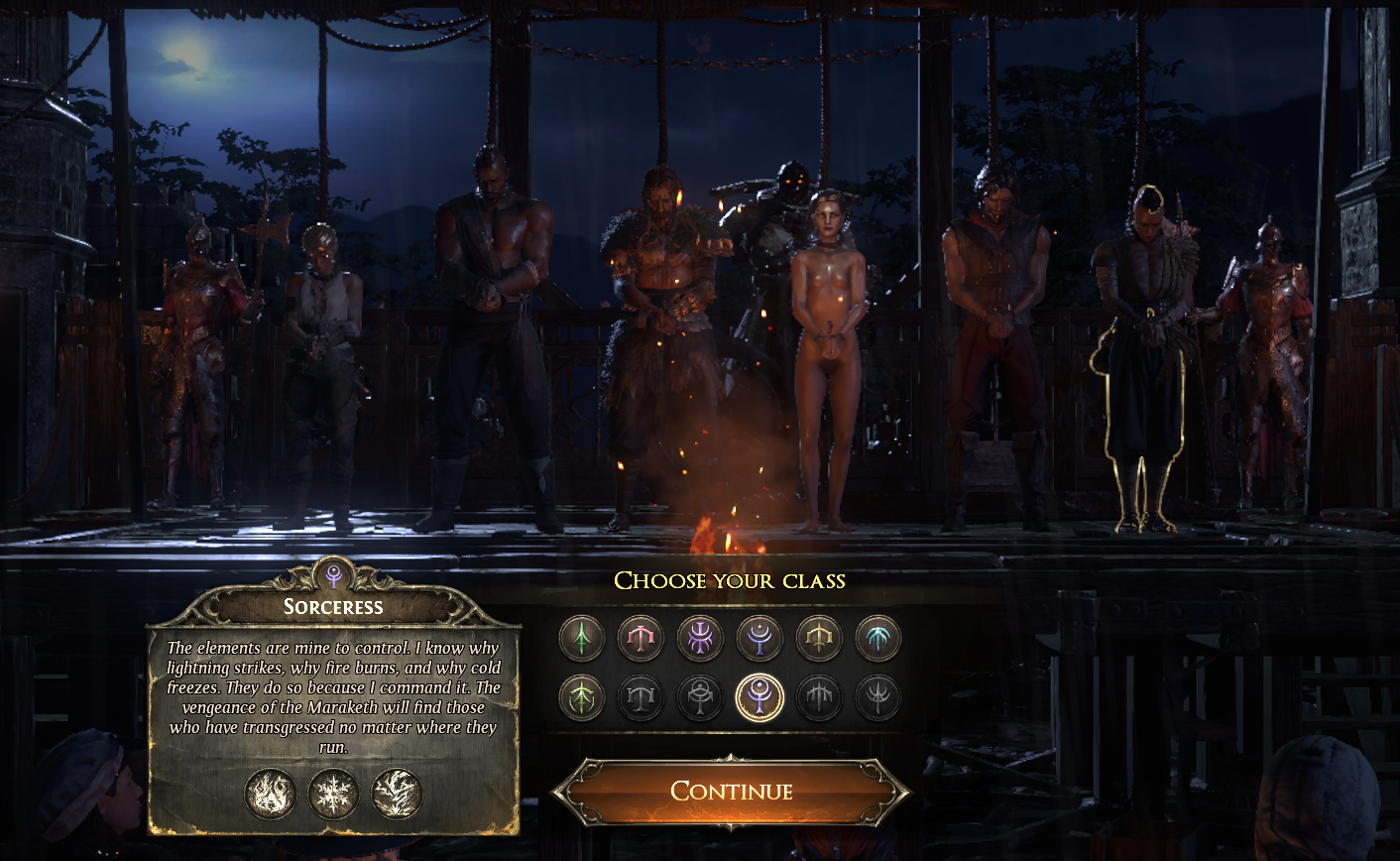Show the lightning skill preview icon
Screen dimensions: 1400x861
397,794
